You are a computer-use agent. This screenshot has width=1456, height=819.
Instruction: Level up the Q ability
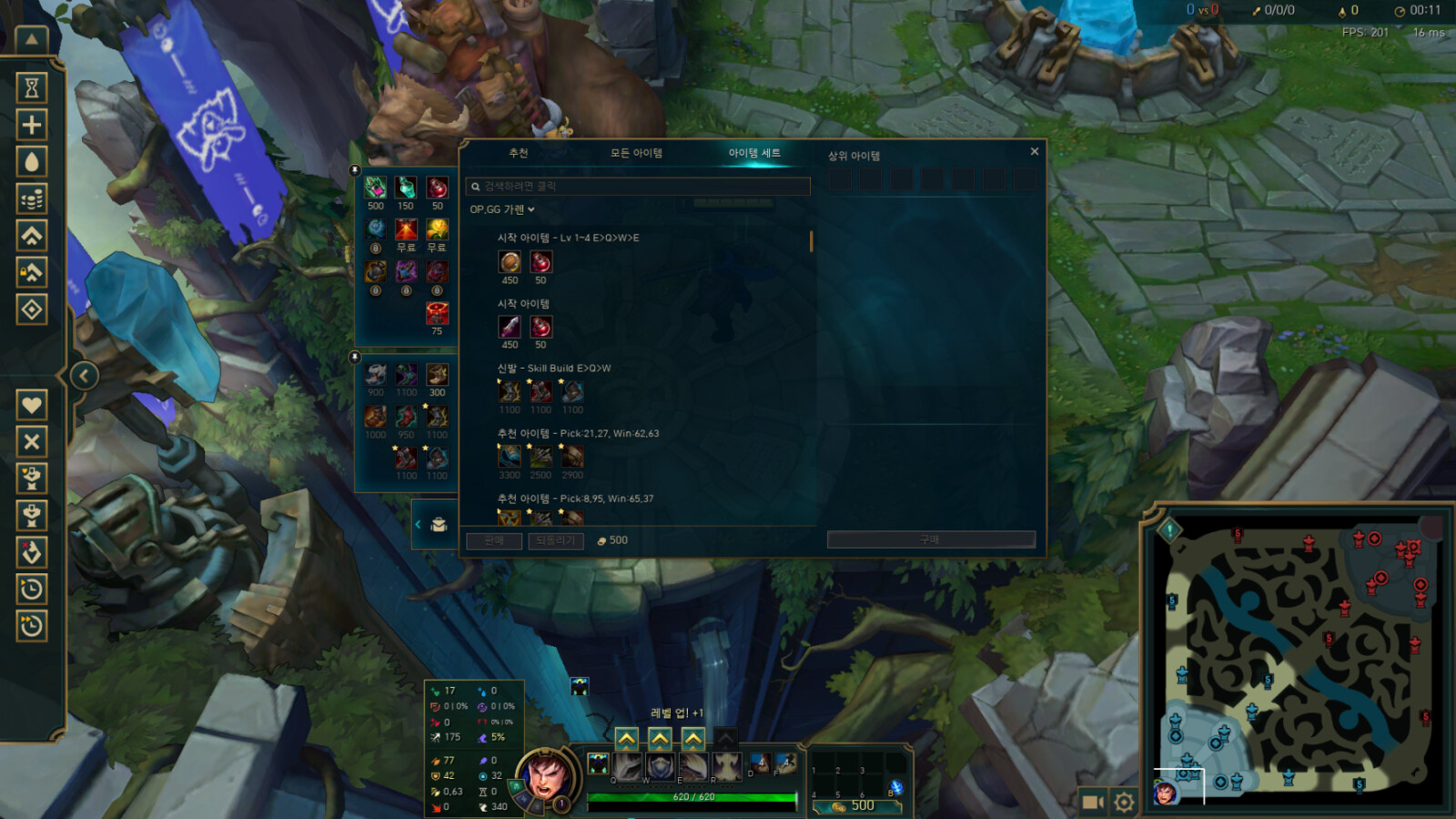(627, 738)
